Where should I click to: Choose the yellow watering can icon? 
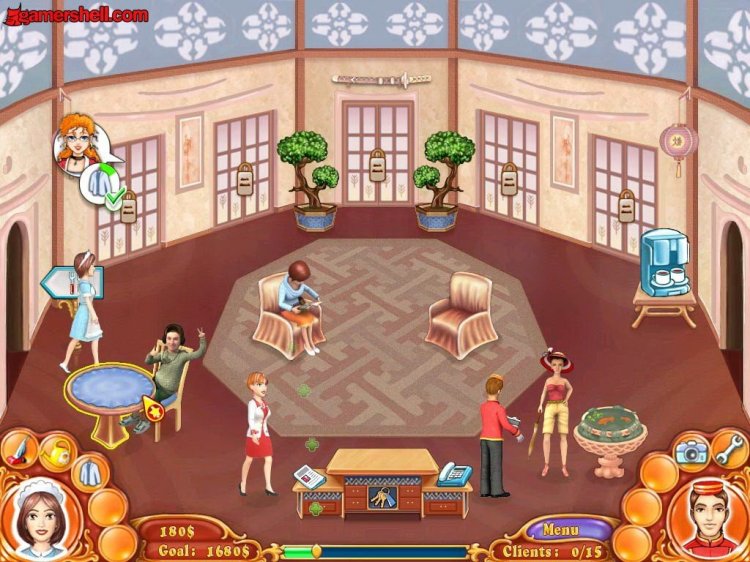point(56,453)
